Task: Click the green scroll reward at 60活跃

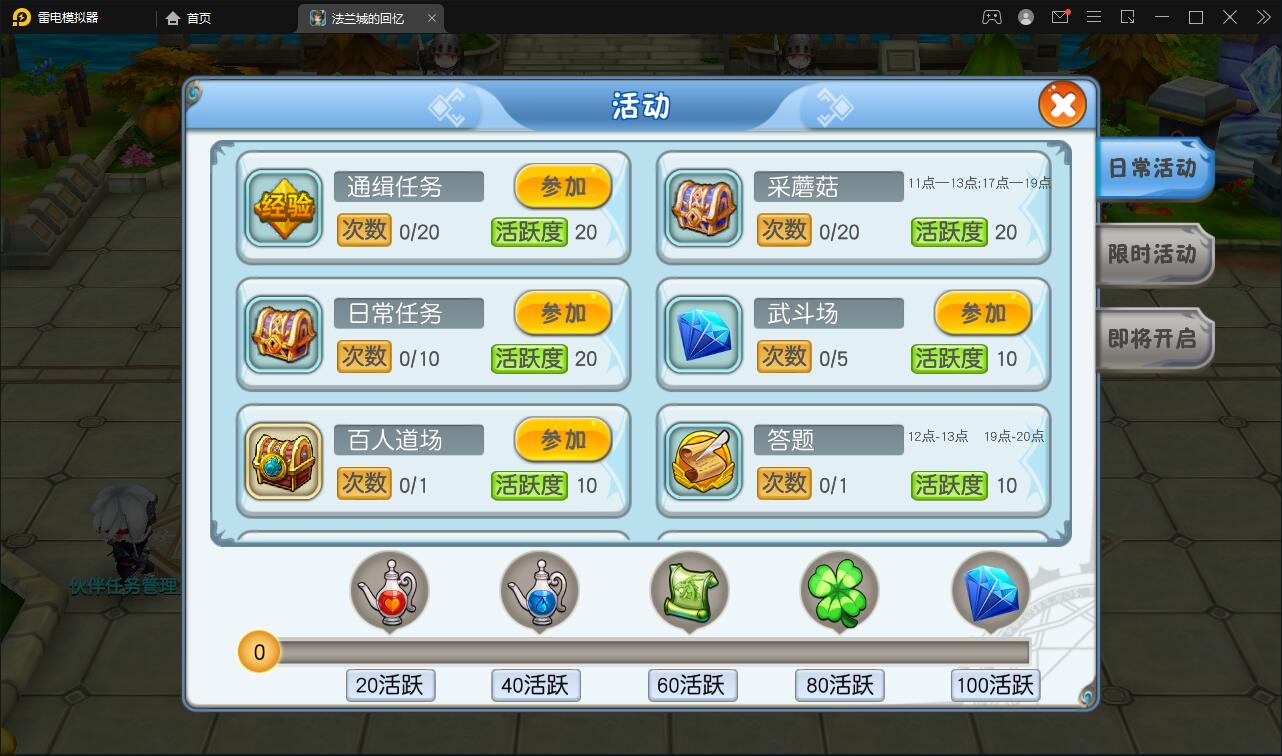Action: pyautogui.click(x=690, y=590)
